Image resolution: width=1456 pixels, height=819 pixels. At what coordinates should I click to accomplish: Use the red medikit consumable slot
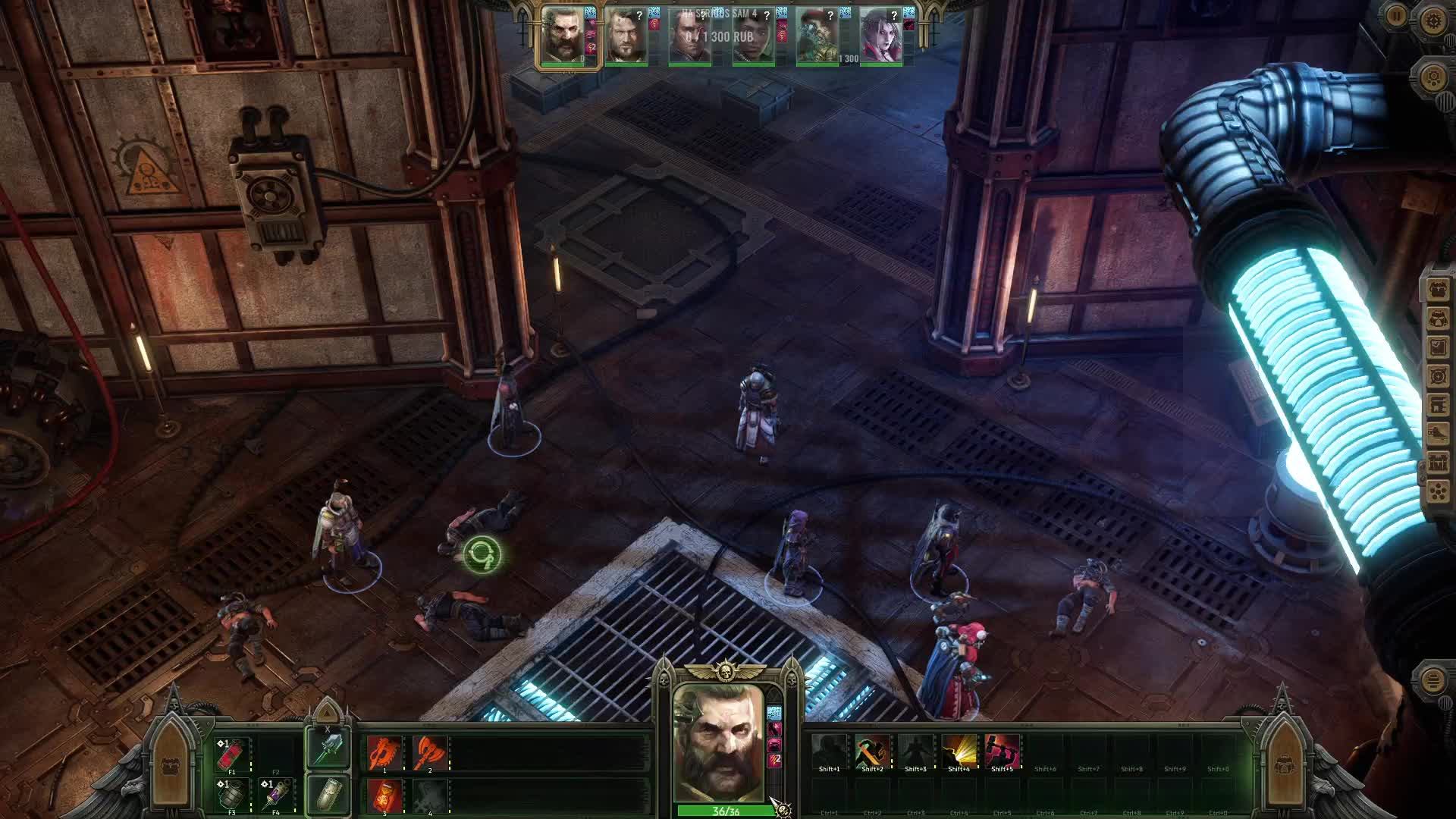(x=232, y=755)
